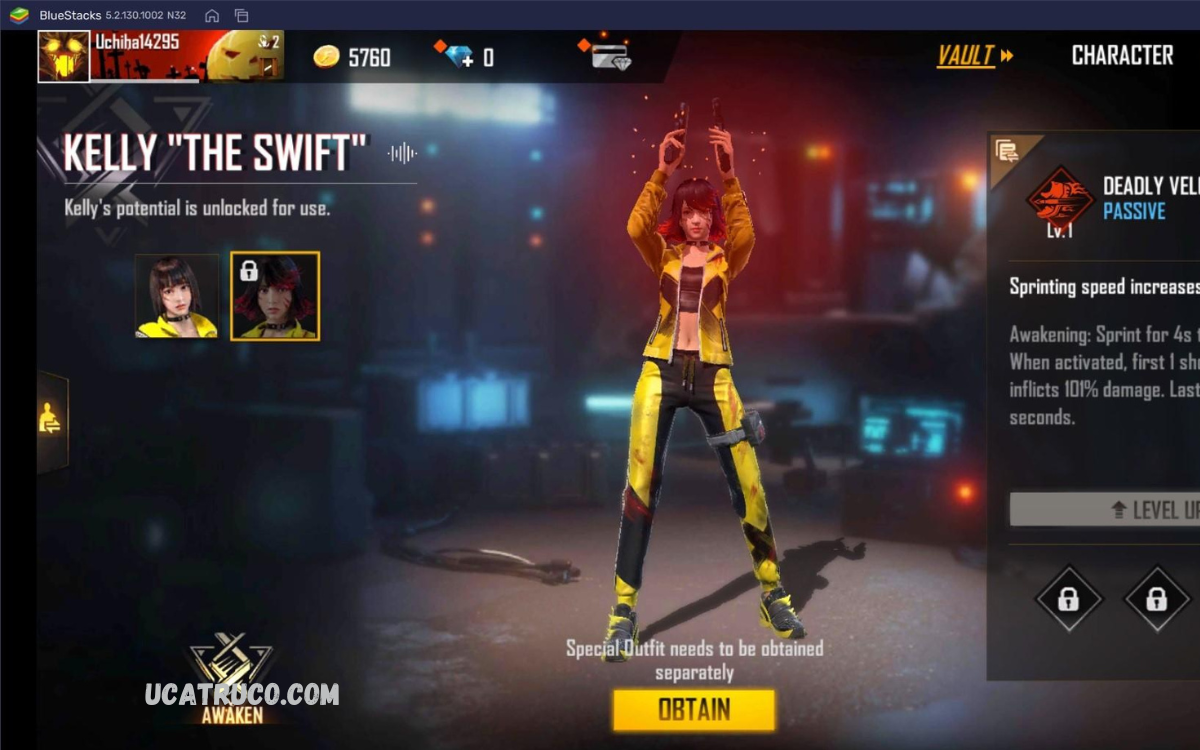Open the player profile avatar
The width and height of the screenshot is (1200, 750).
click(x=64, y=56)
